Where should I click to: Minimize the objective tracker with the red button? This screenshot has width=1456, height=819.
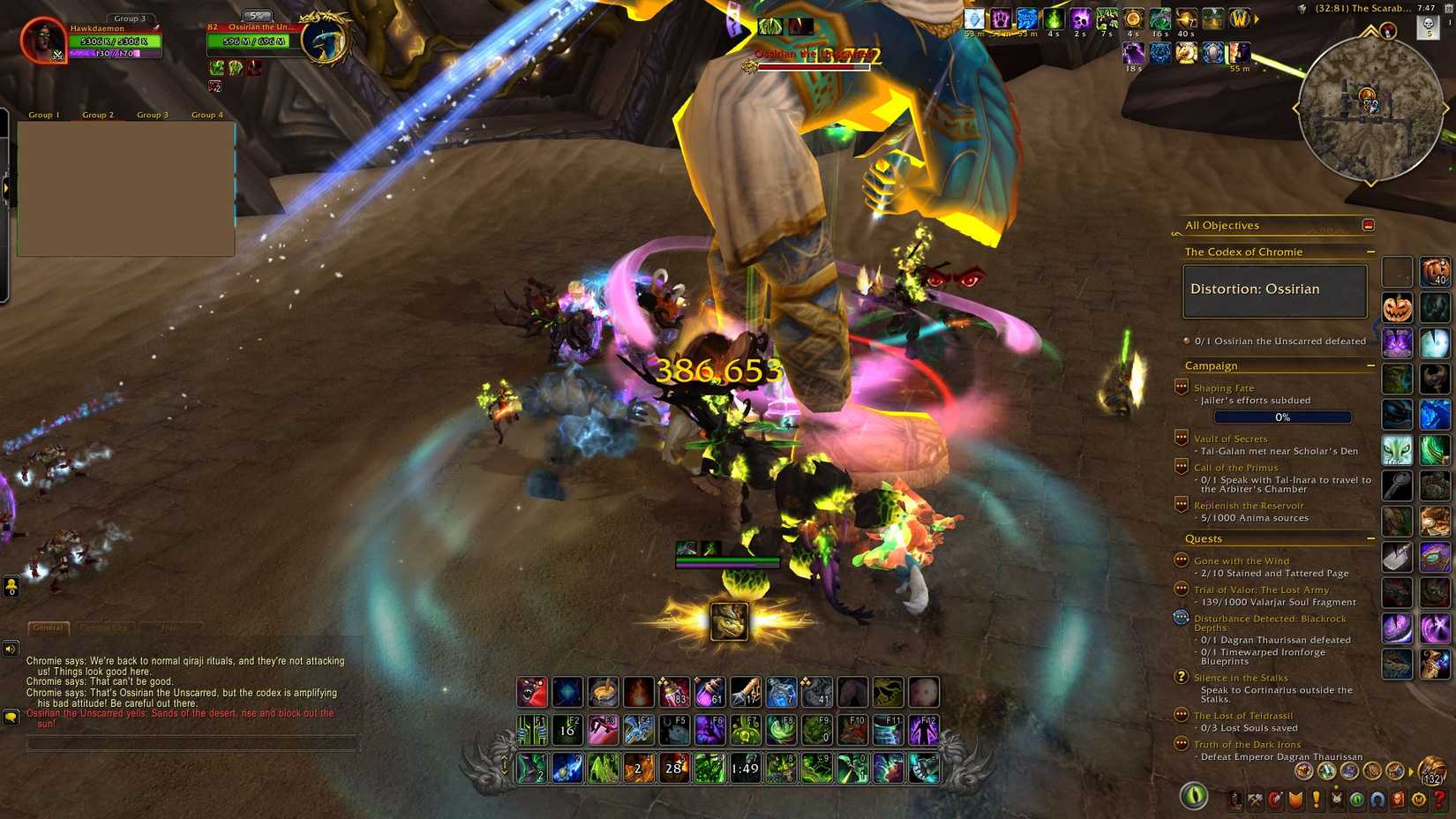1369,225
